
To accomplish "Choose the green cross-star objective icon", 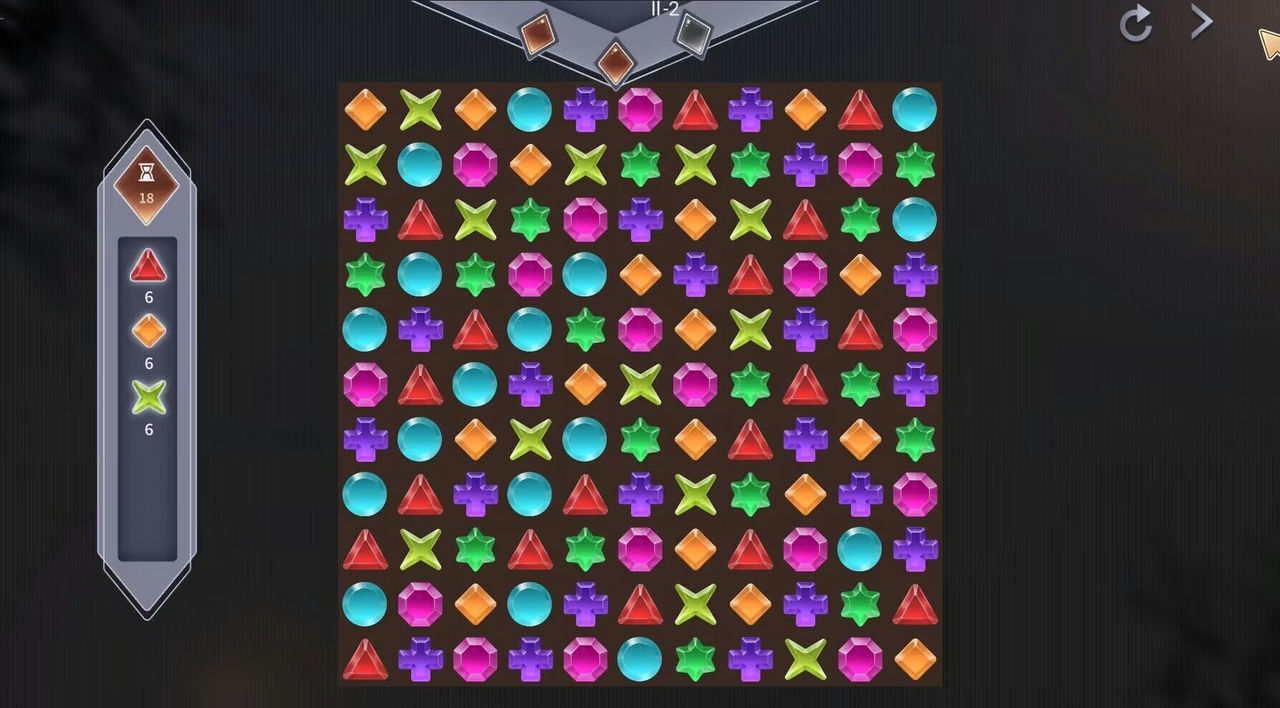I will point(148,397).
